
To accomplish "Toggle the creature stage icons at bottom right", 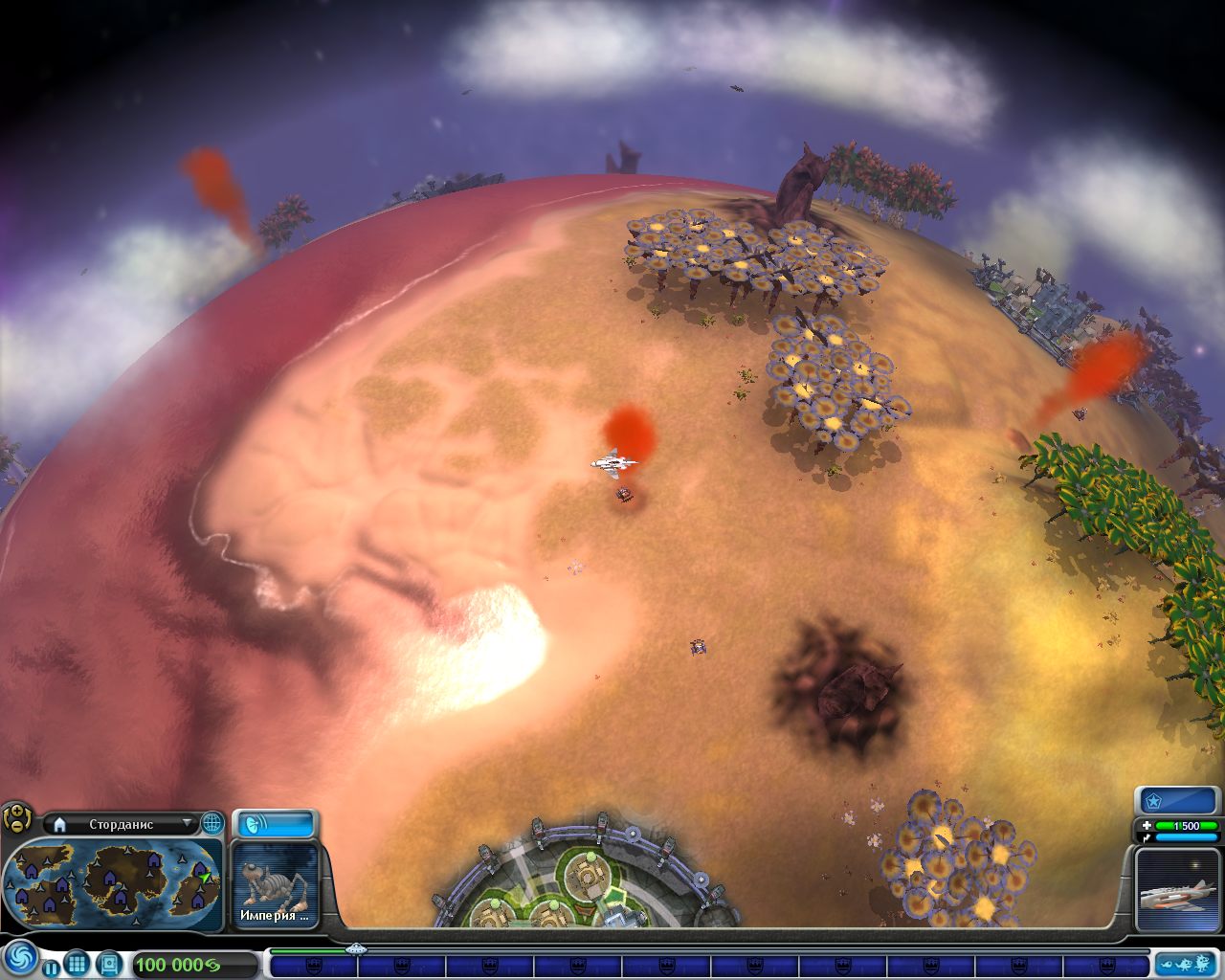I will [x=1187, y=965].
